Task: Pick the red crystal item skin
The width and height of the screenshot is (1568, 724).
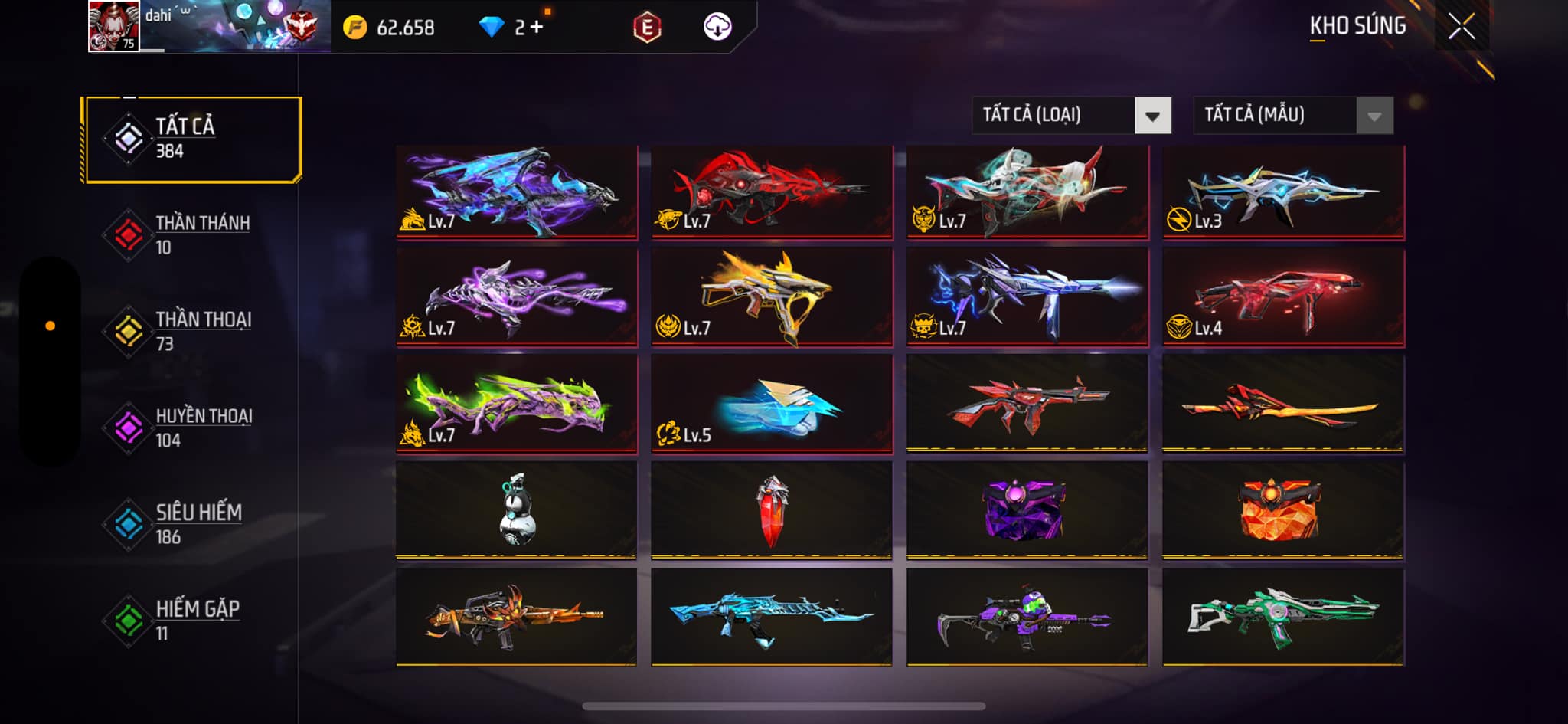Action: (772, 509)
